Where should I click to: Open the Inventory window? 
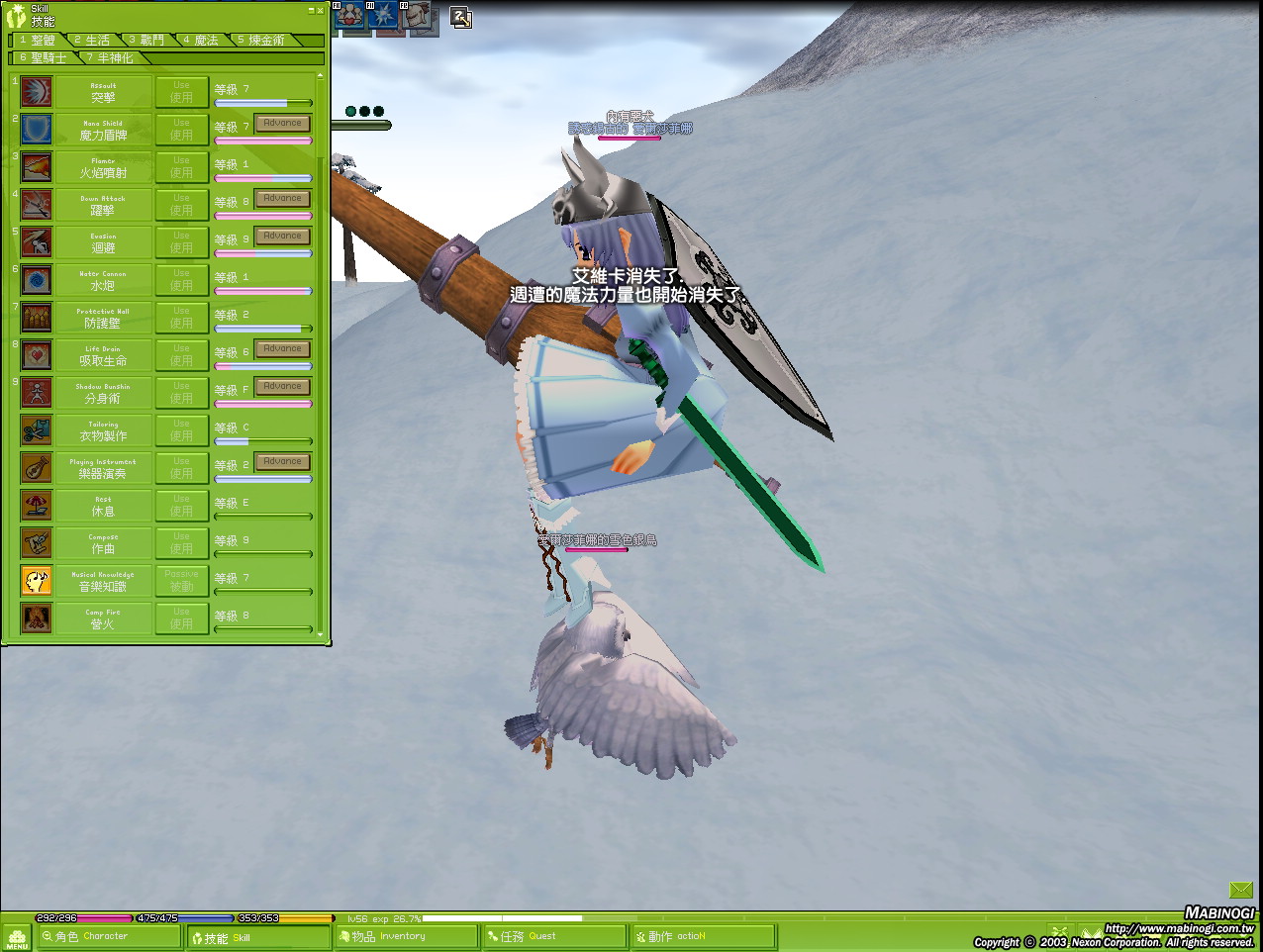406,936
